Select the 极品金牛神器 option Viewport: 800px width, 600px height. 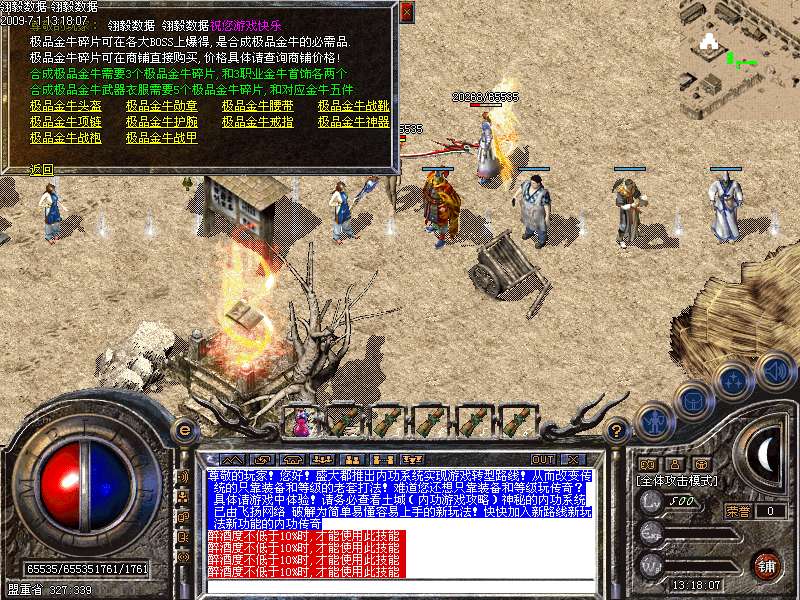point(353,121)
